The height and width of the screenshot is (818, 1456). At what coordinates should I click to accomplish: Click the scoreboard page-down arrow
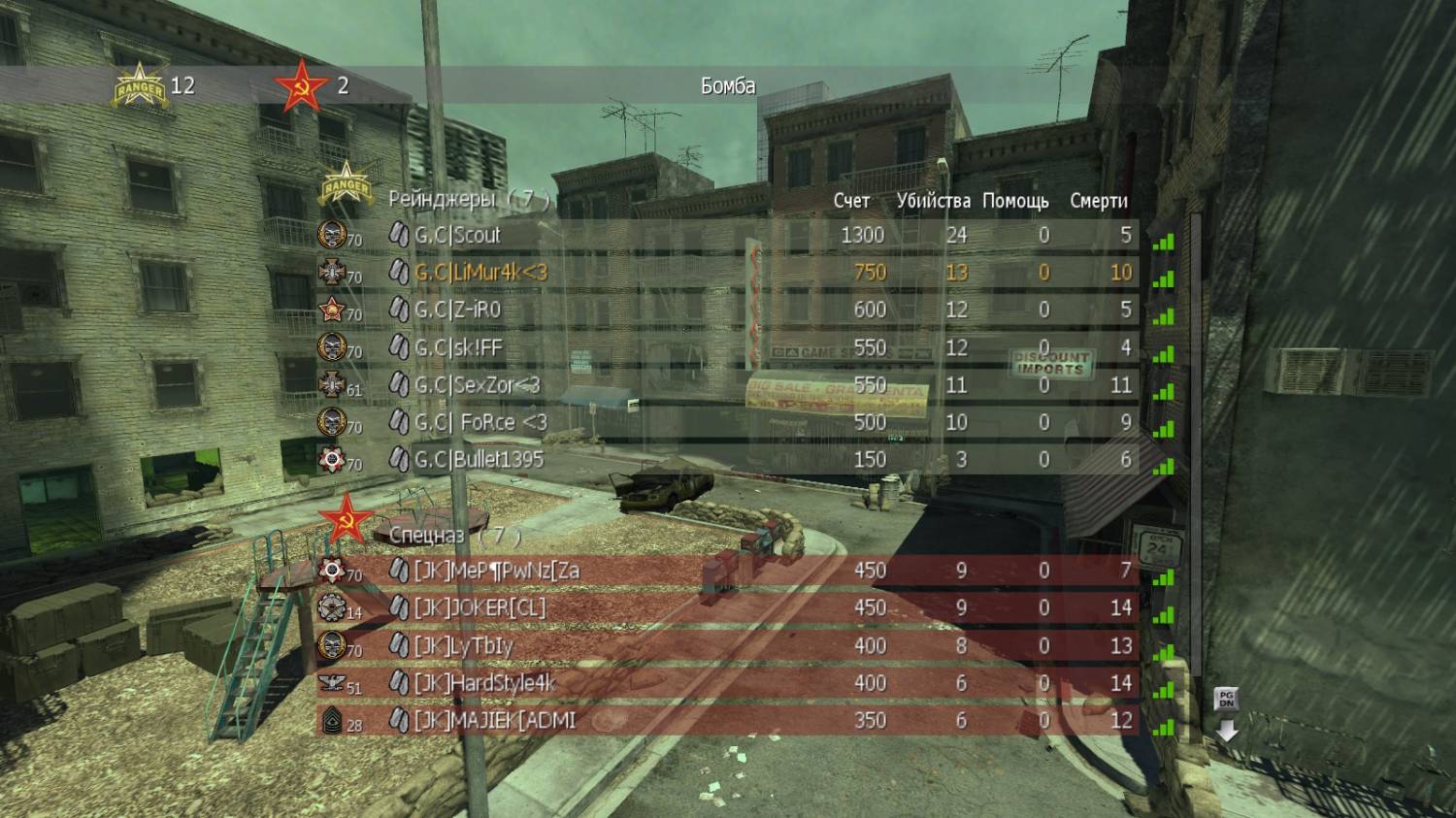pyautogui.click(x=1227, y=730)
